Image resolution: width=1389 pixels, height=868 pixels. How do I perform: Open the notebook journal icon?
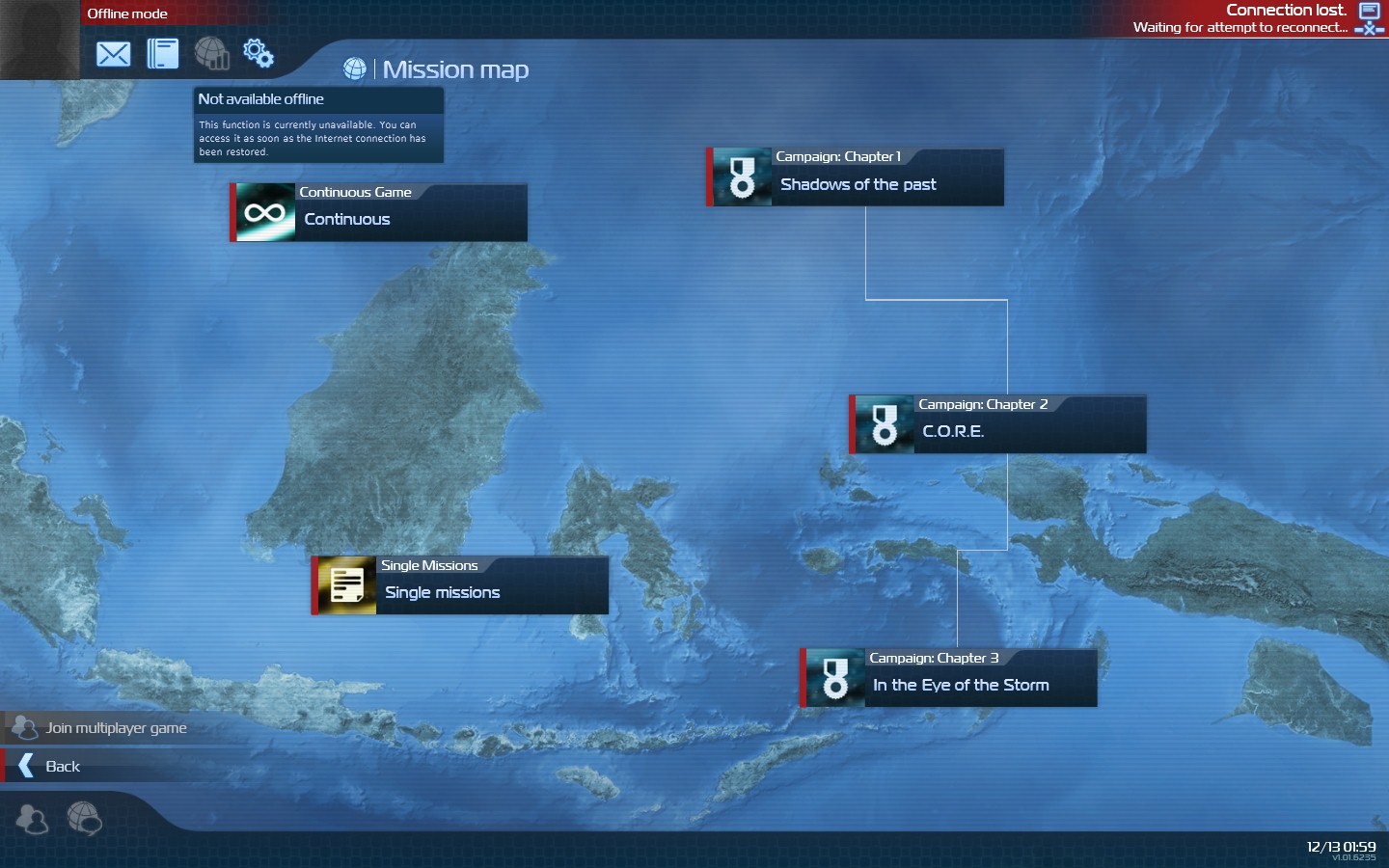[162, 54]
